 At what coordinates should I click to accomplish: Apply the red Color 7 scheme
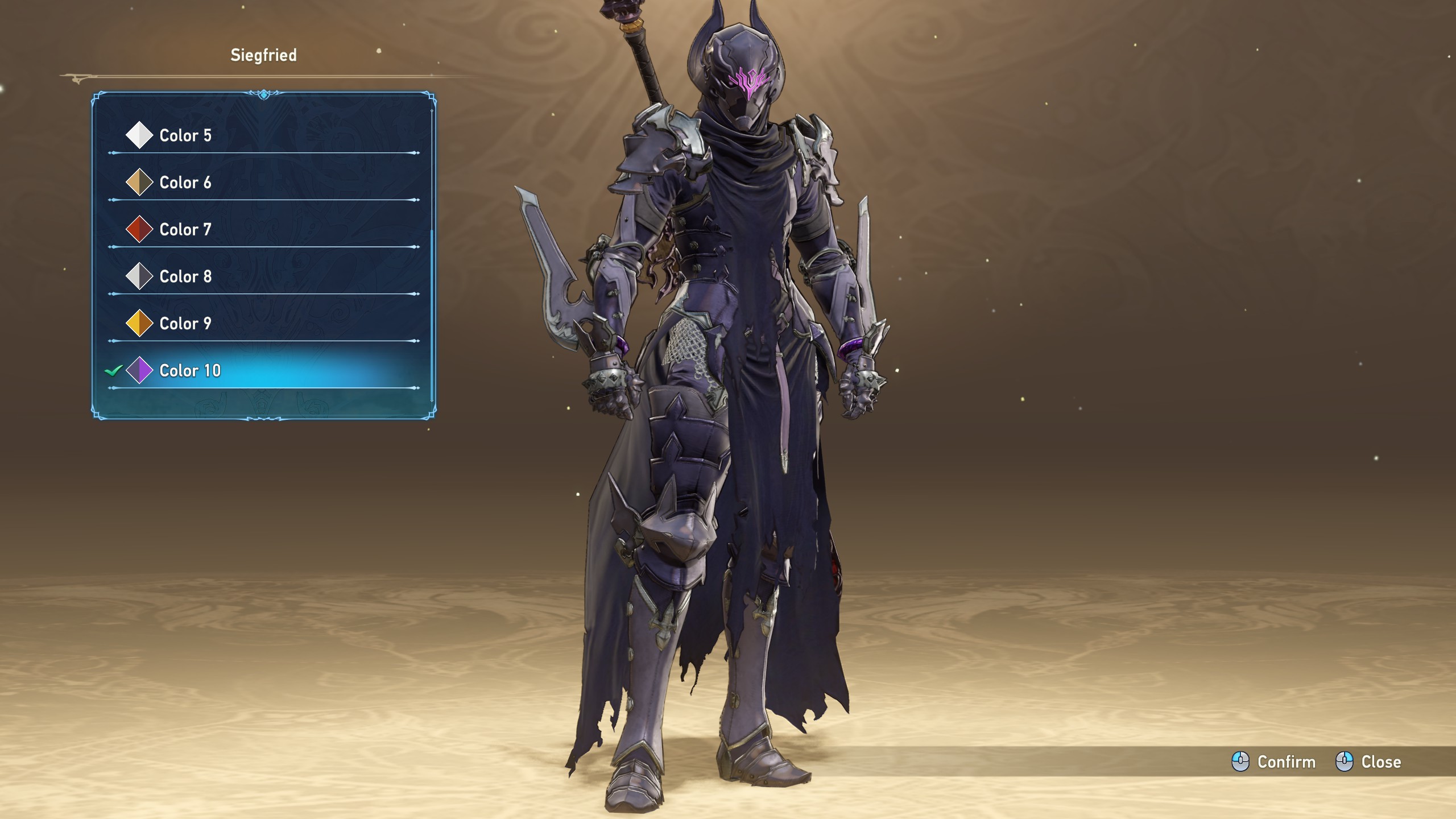click(185, 230)
